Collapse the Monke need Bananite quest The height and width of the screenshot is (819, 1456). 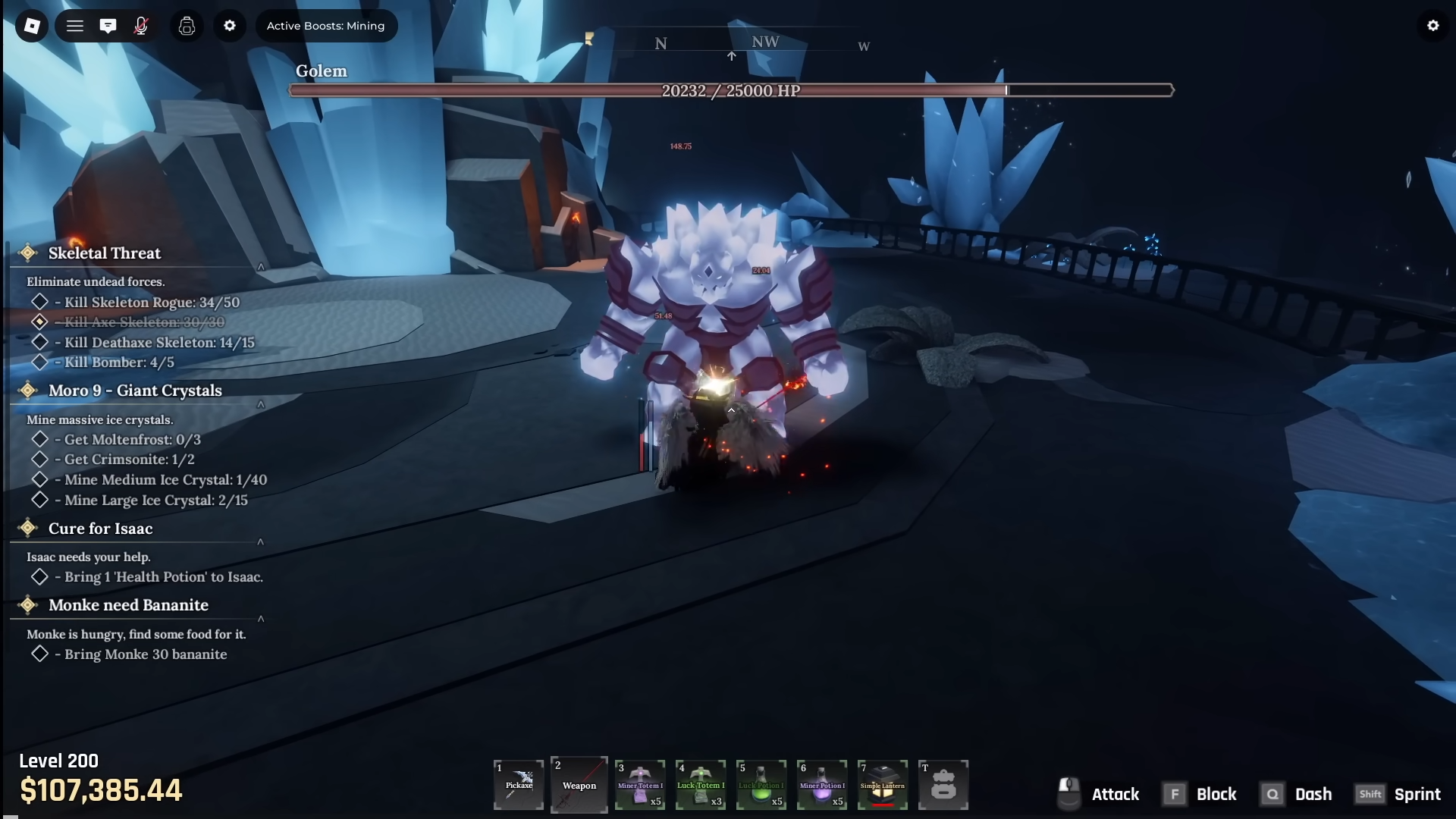(261, 619)
